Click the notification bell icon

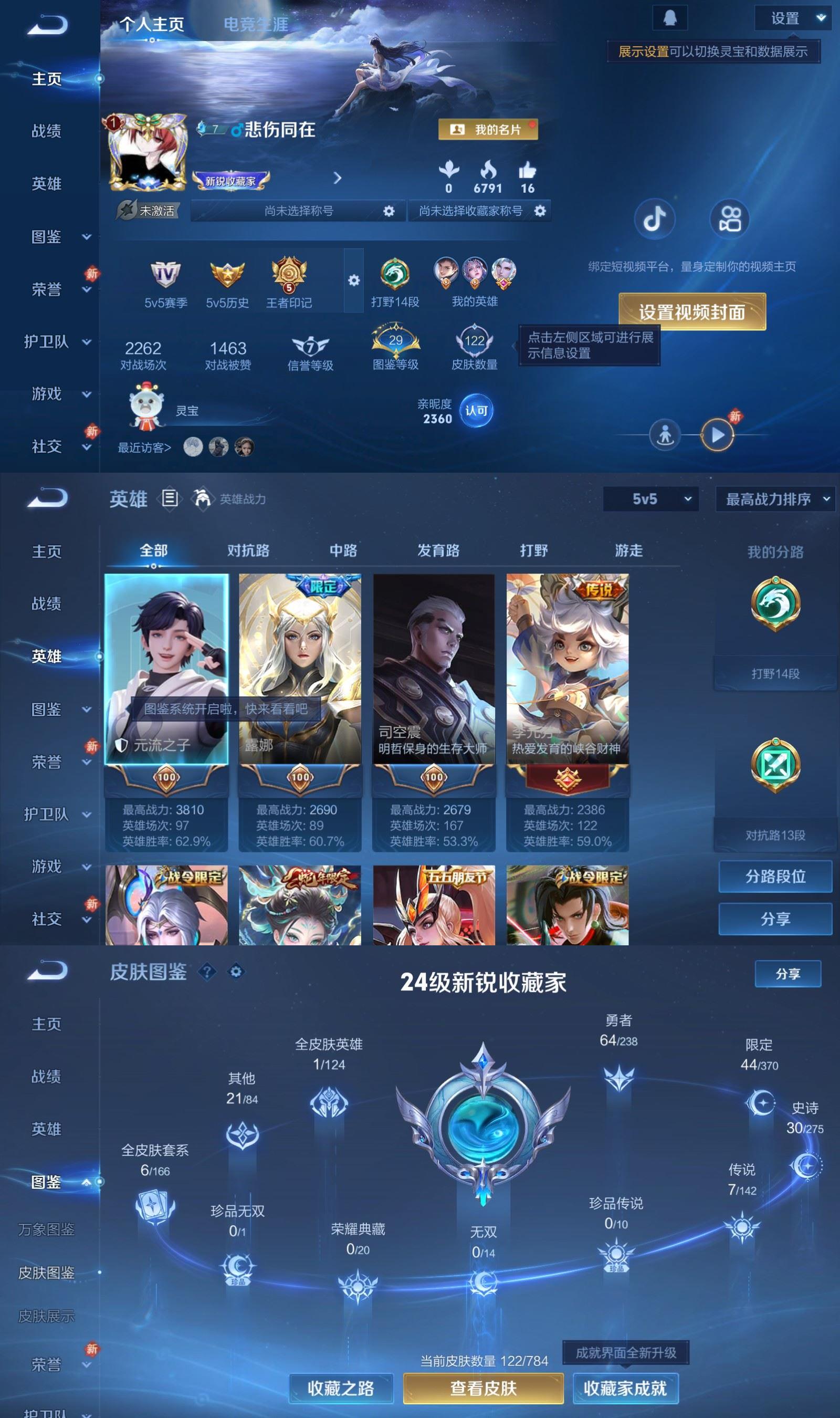[x=669, y=17]
